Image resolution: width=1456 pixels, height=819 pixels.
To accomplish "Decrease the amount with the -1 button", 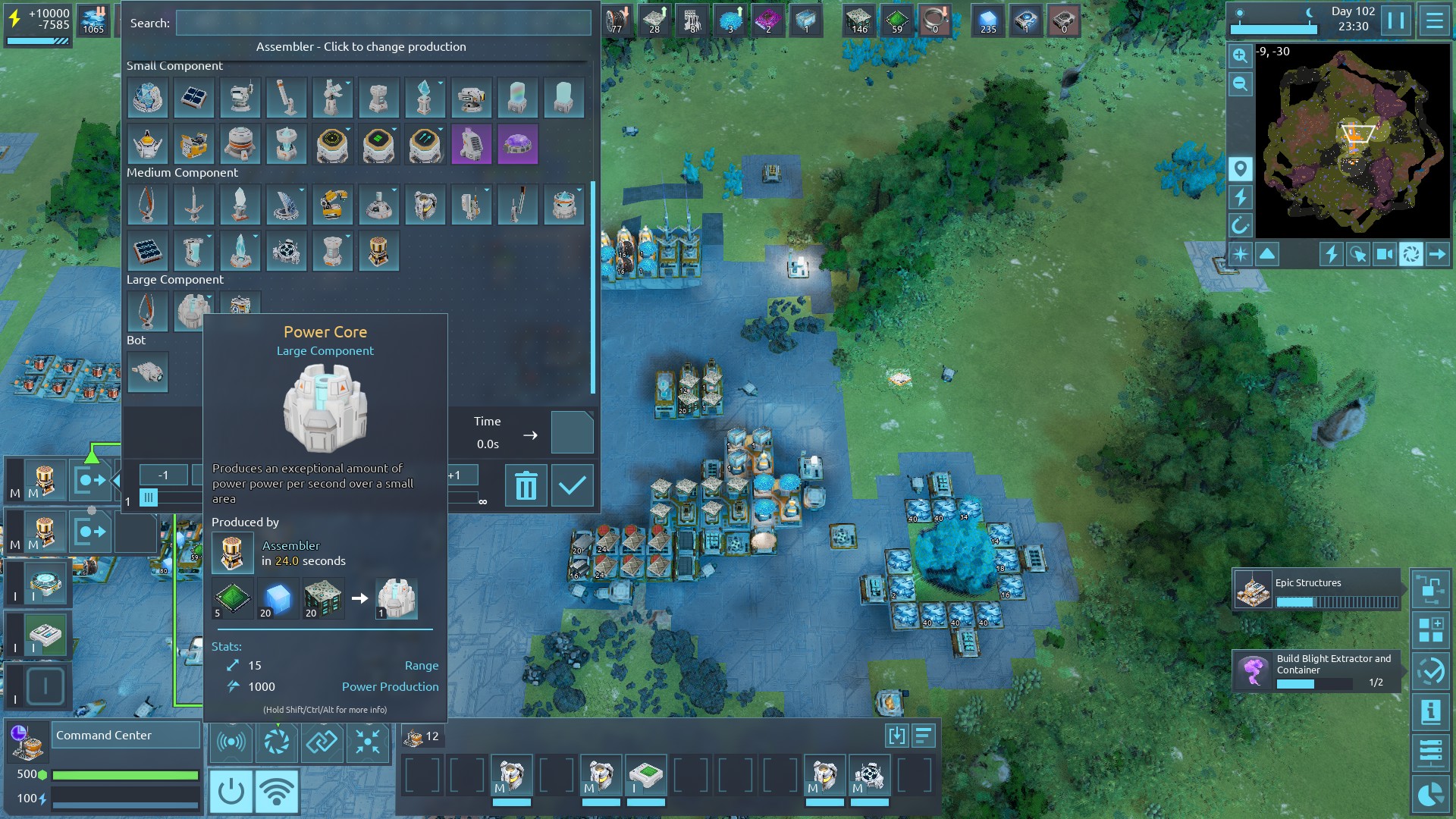I will 163,475.
